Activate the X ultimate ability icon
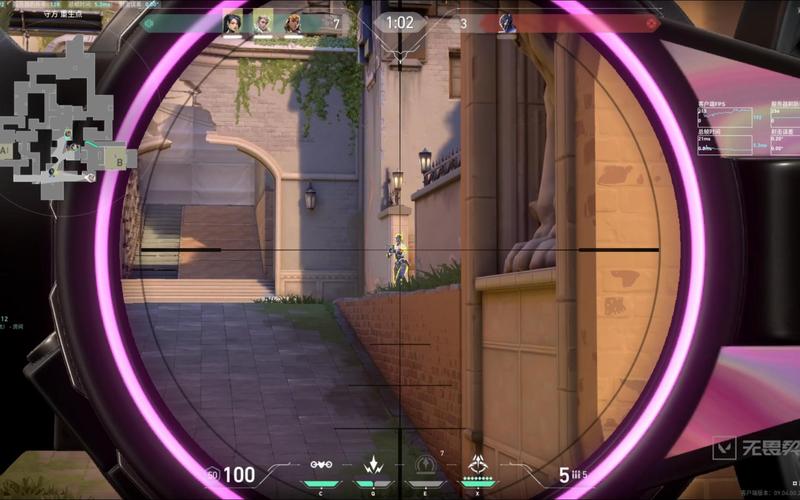Screen dimensions: 800x500 coord(479,465)
